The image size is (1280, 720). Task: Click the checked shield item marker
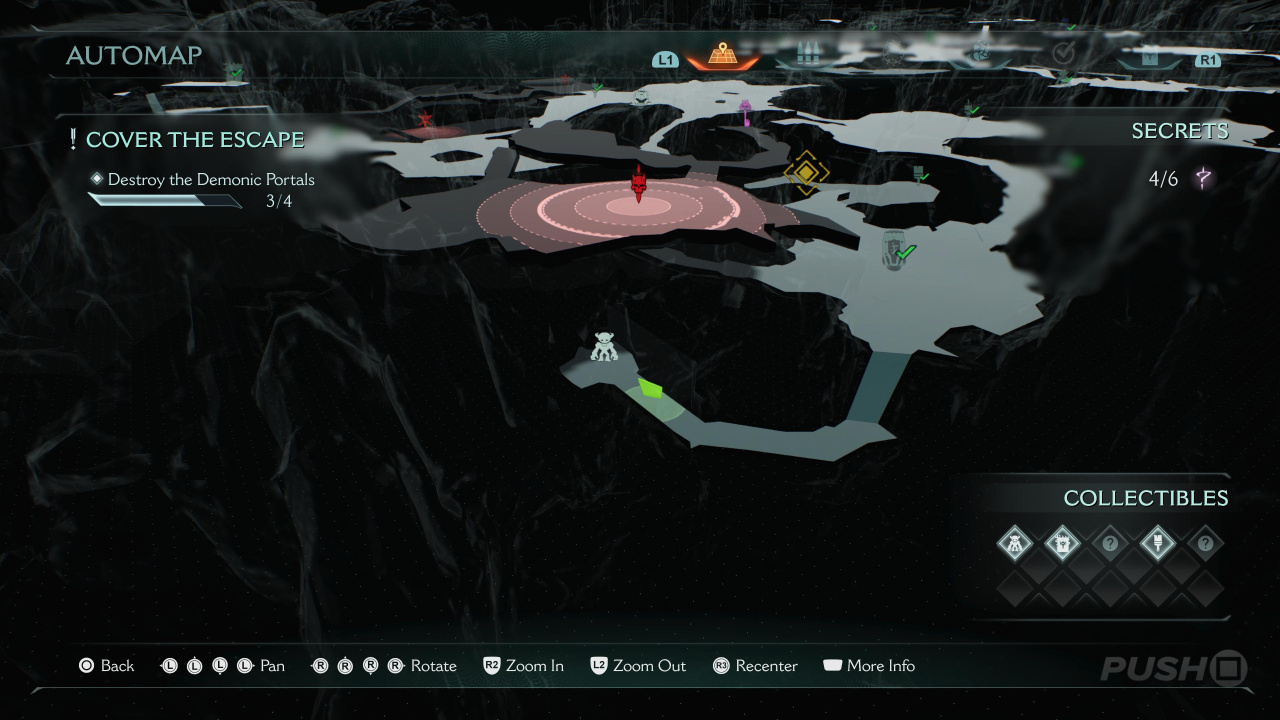(x=897, y=252)
